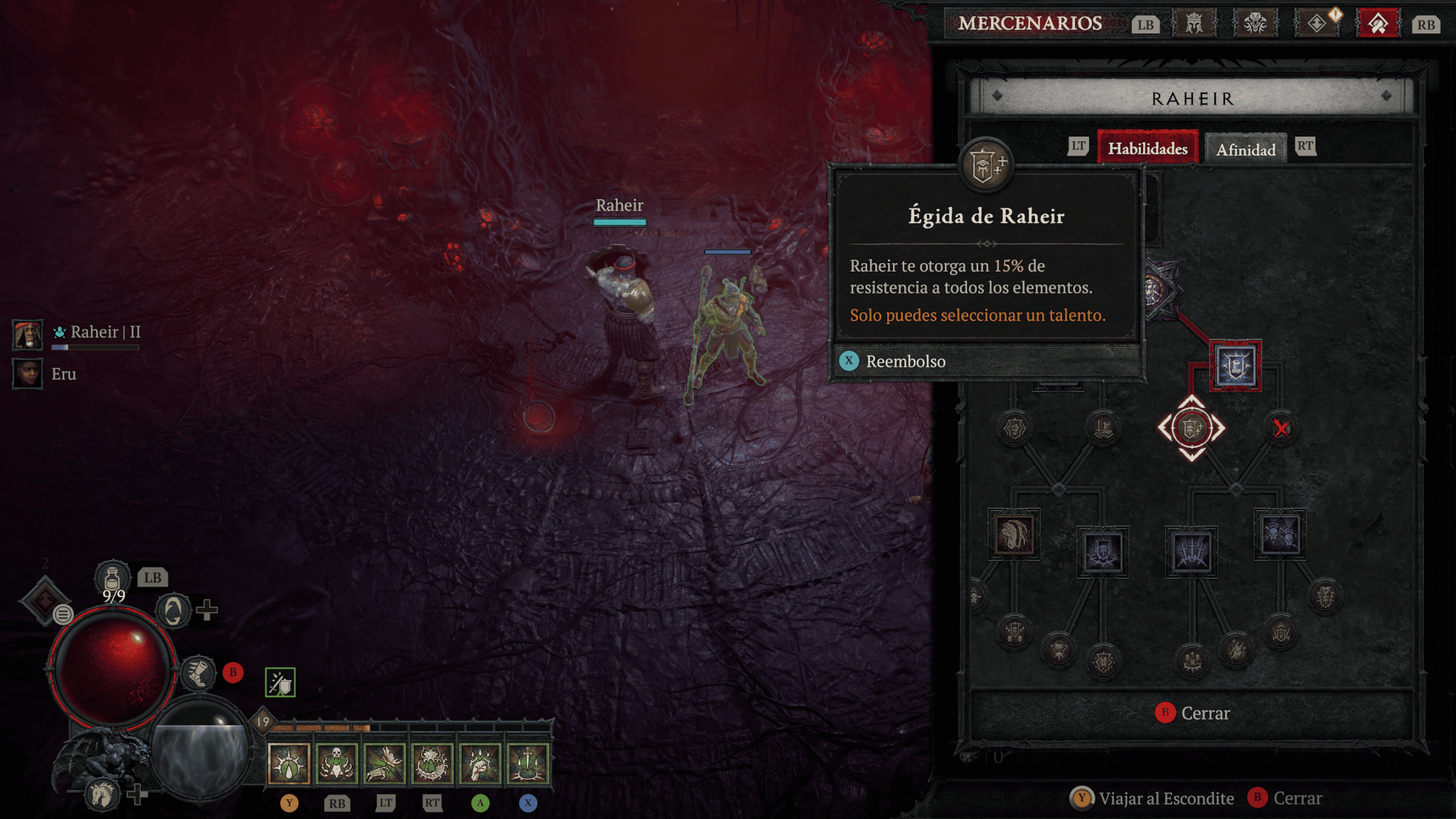The height and width of the screenshot is (819, 1456).
Task: Switch to the Afinidad tab
Action: pyautogui.click(x=1246, y=149)
